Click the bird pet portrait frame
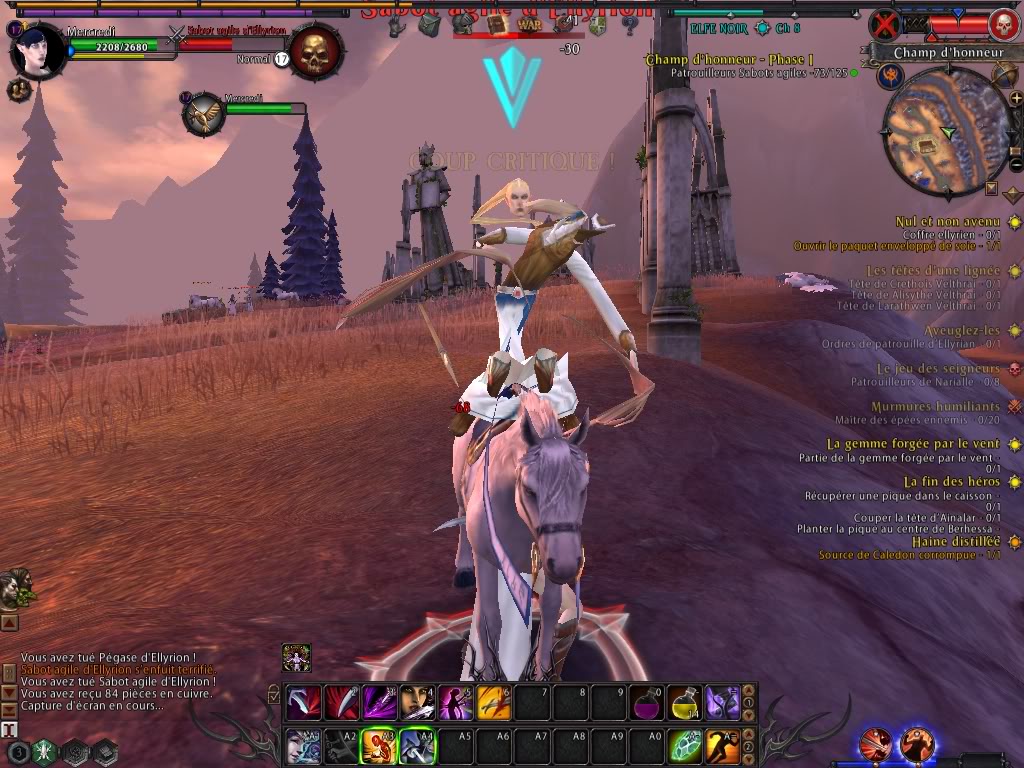 click(x=204, y=113)
